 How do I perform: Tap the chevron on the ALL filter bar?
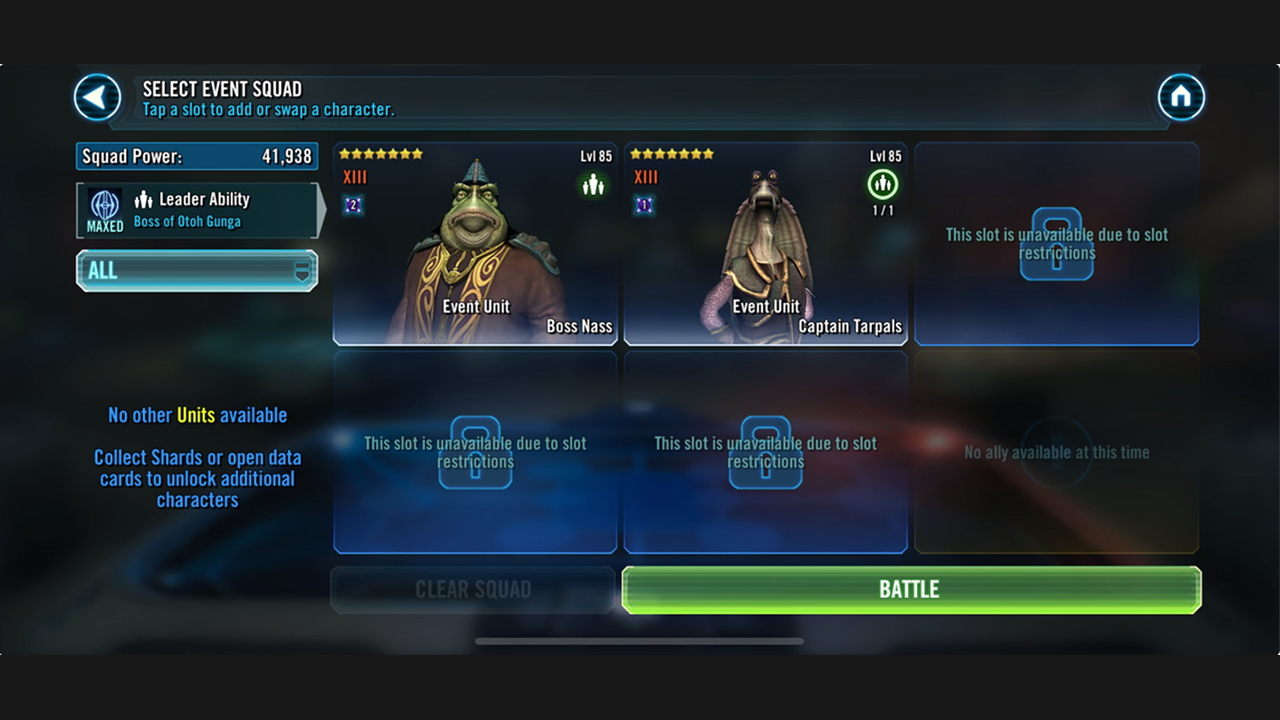tap(302, 270)
